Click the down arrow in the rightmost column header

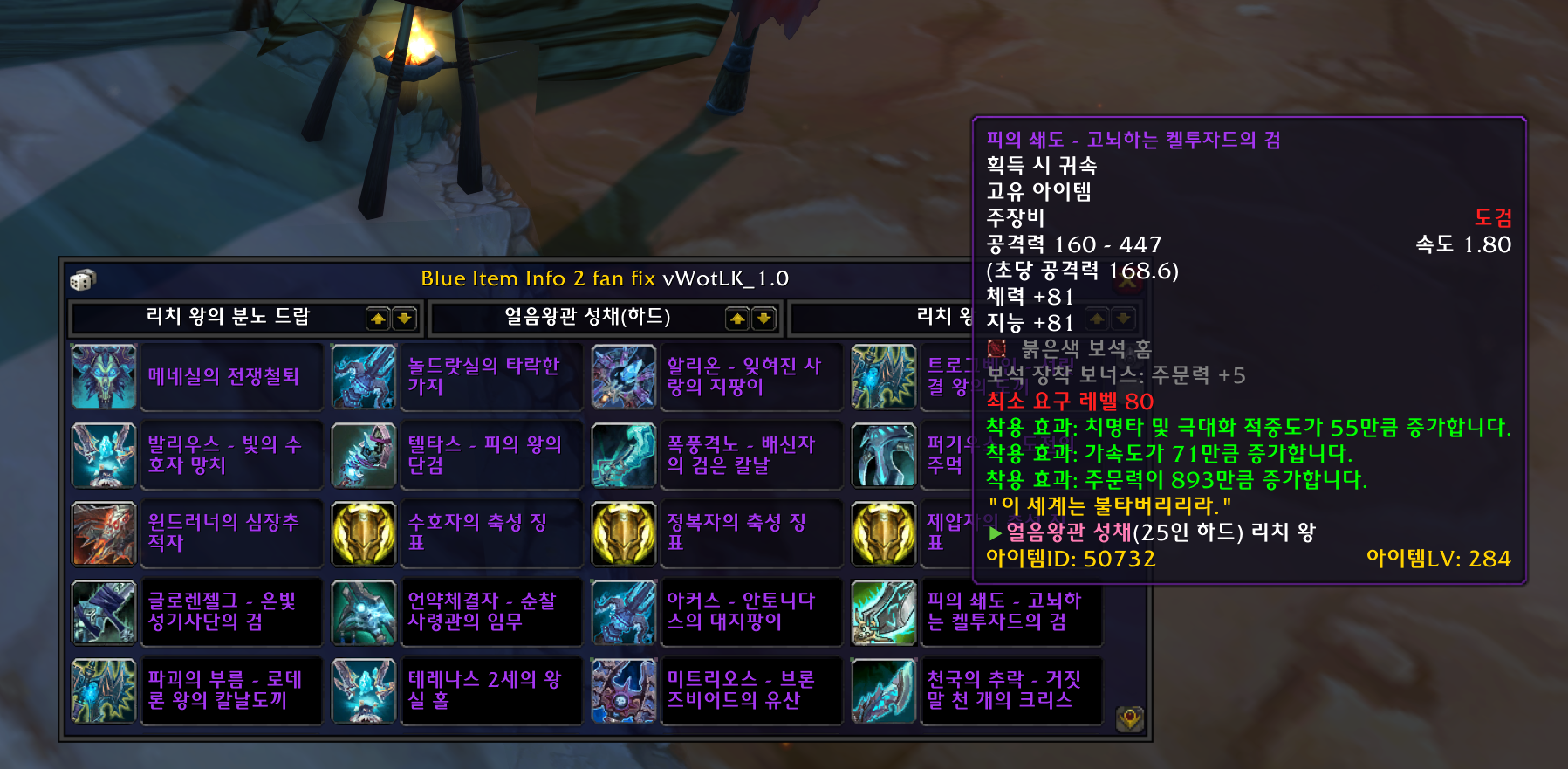click(1124, 319)
